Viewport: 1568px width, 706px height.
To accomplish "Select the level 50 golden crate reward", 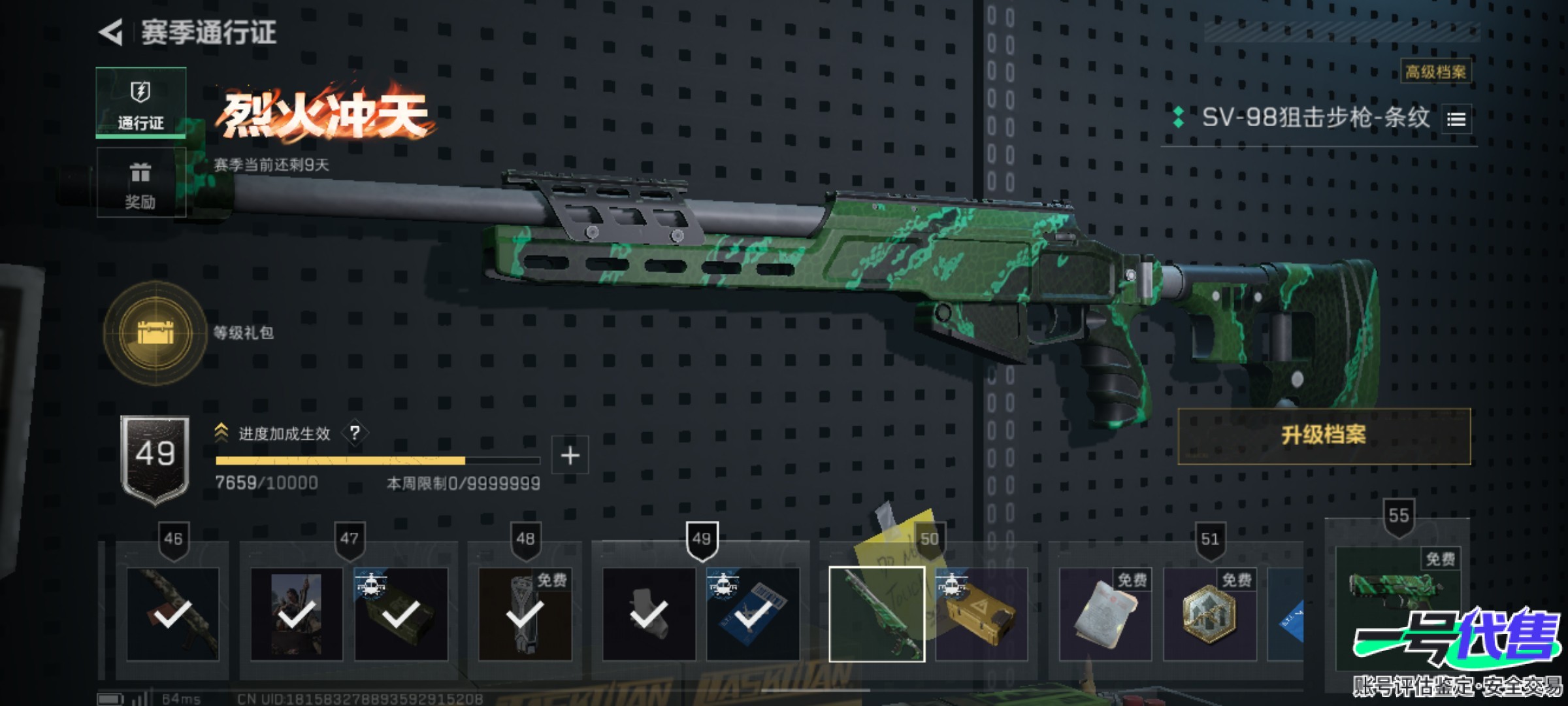I will (x=981, y=614).
